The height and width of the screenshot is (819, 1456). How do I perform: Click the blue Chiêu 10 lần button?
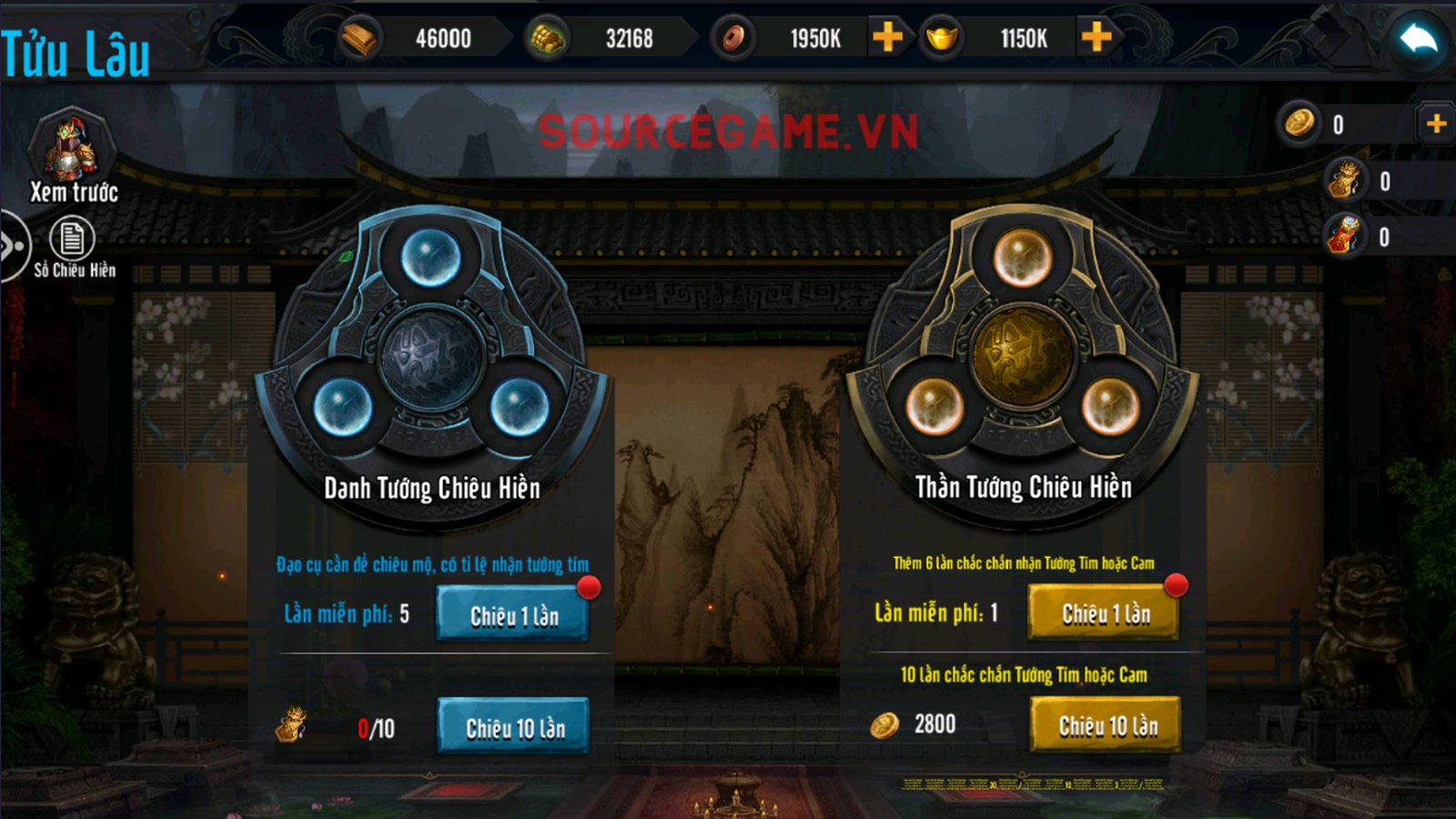click(514, 727)
